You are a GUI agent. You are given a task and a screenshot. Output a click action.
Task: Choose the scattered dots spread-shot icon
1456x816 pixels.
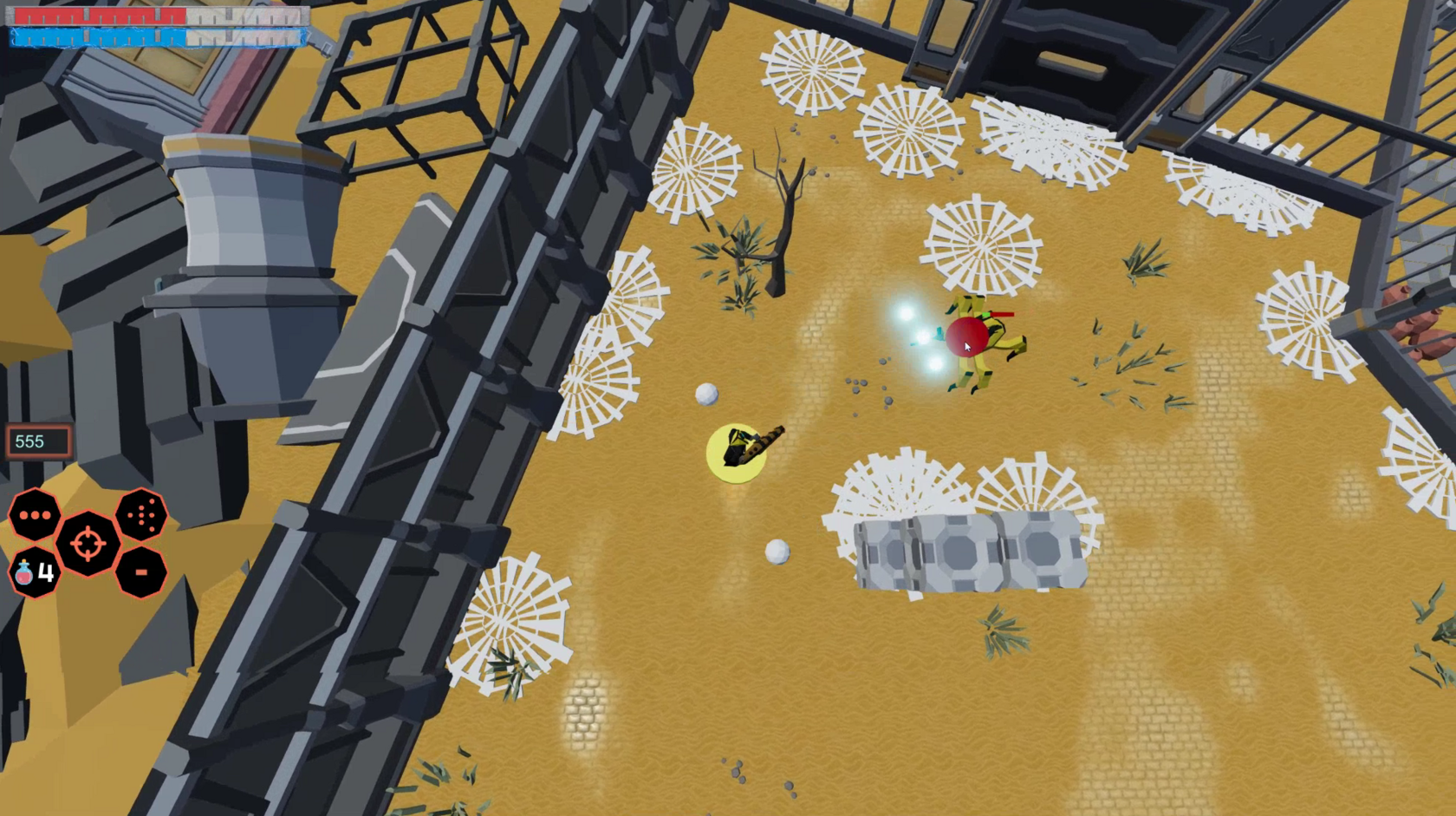141,515
